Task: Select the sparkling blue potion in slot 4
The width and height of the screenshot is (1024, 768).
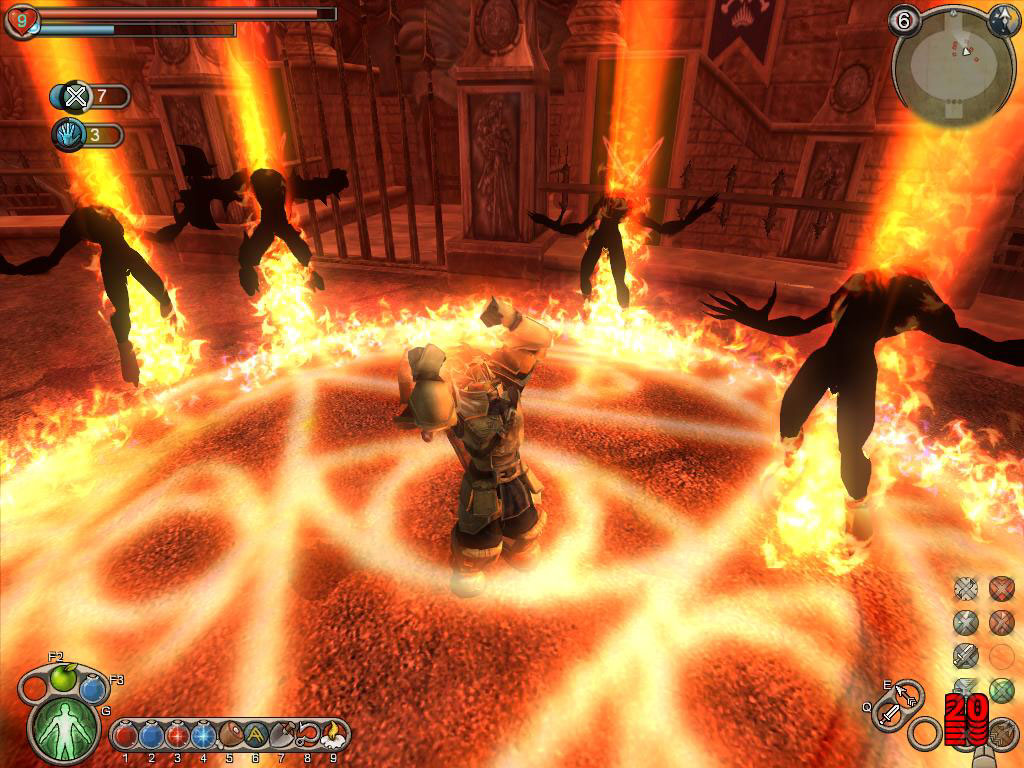Action: [203, 736]
